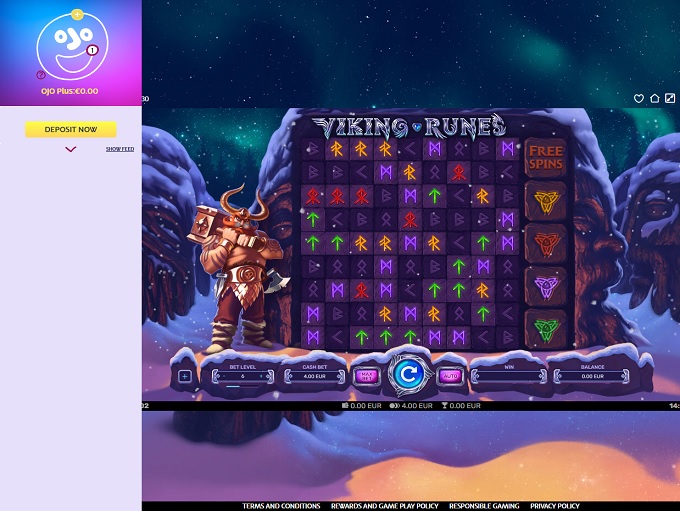Click the yellow plus on the OJO logo
The height and width of the screenshot is (511, 680).
pyautogui.click(x=78, y=14)
